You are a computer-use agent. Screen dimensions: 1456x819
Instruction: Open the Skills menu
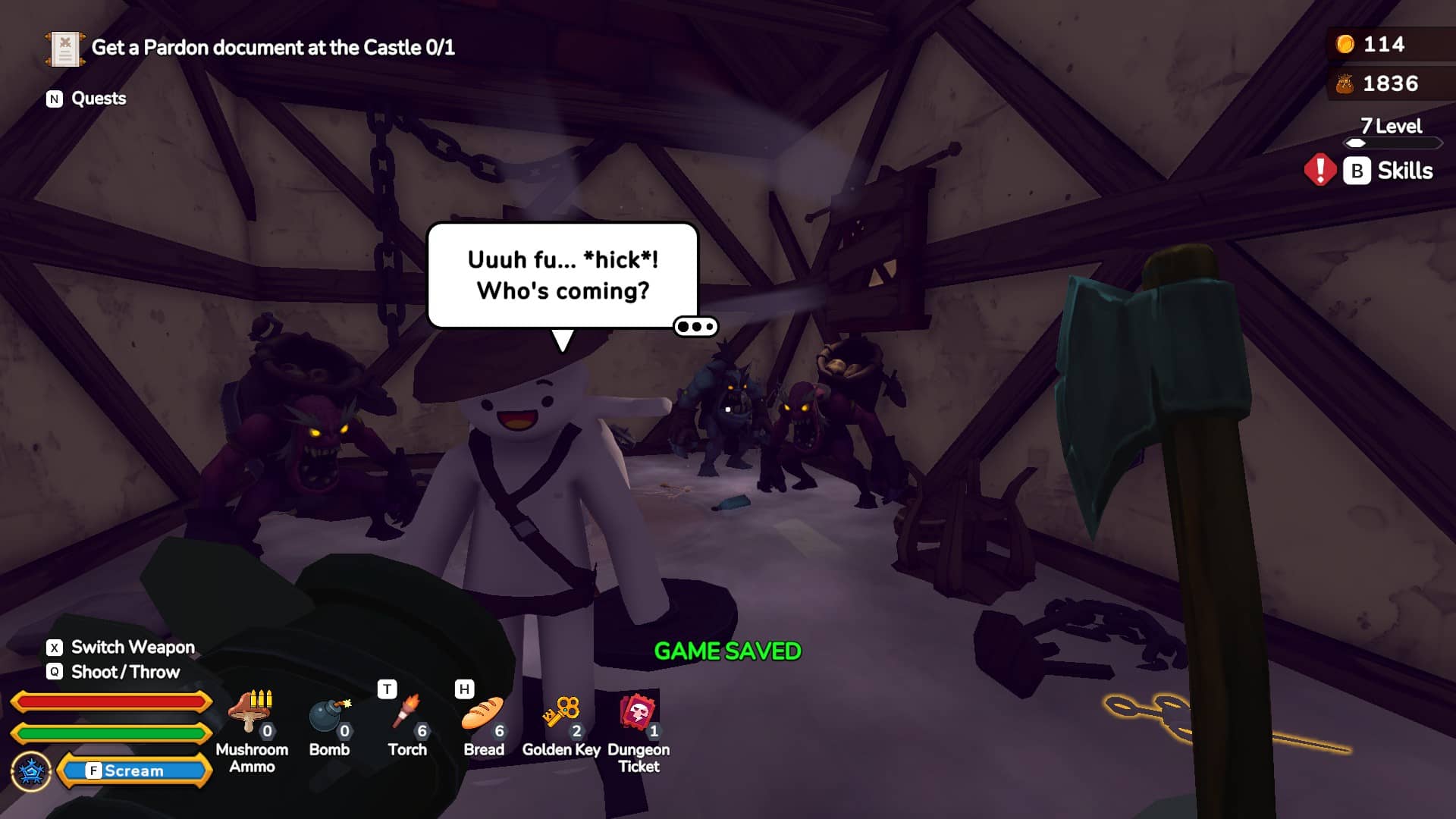tap(1389, 171)
